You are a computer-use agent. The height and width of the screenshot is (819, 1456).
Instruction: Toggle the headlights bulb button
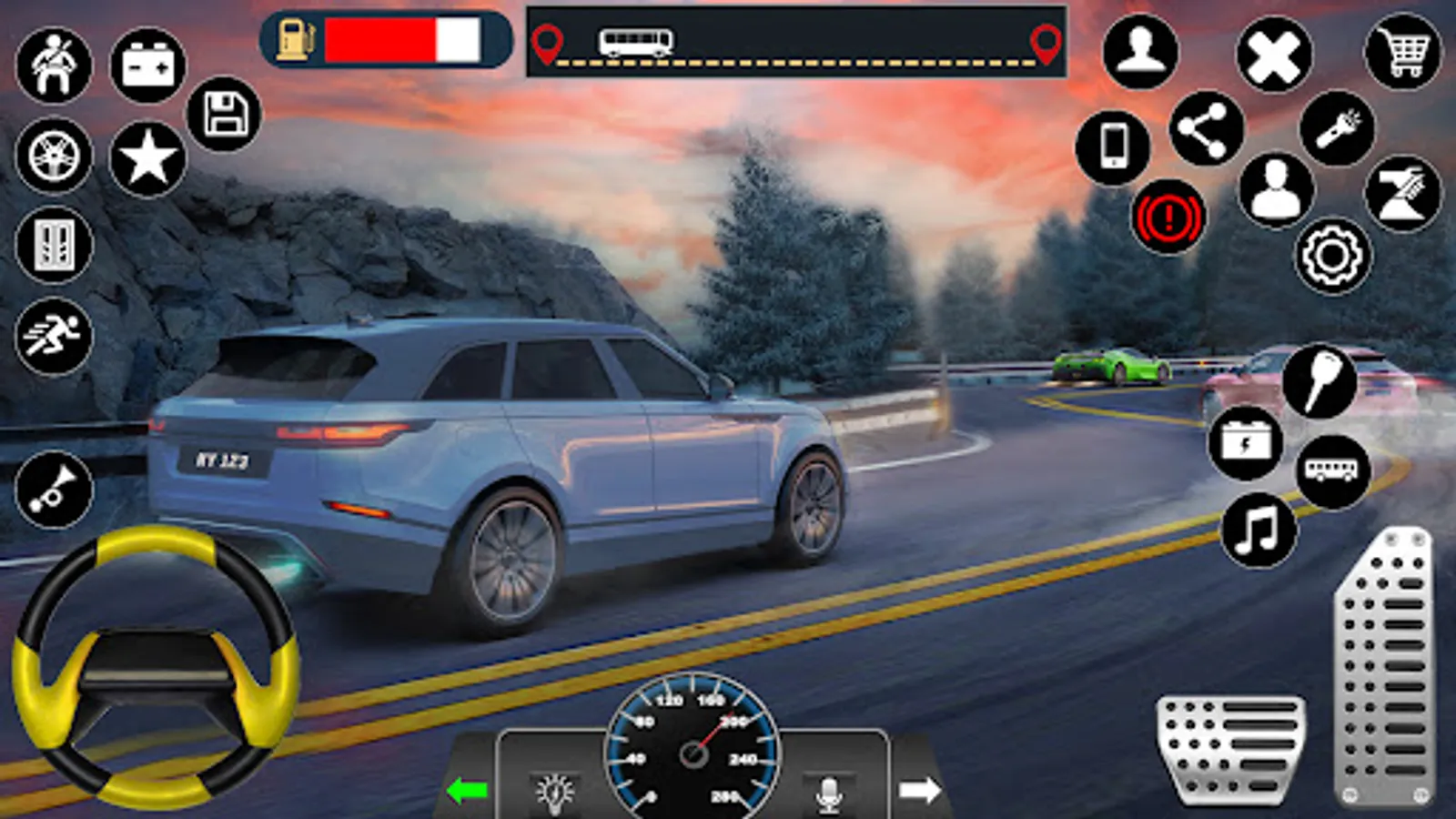[x=554, y=793]
